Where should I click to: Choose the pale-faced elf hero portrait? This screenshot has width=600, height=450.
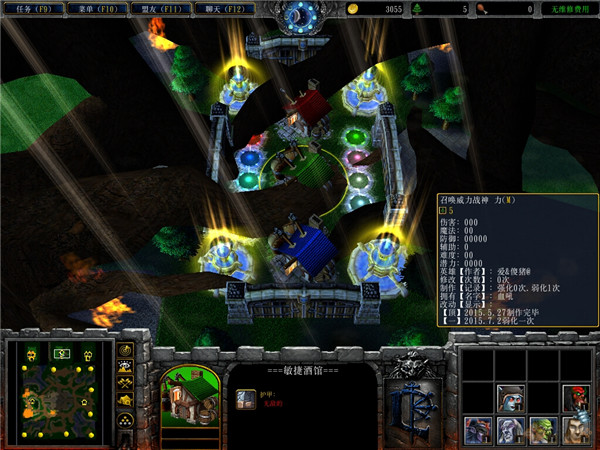click(x=509, y=431)
